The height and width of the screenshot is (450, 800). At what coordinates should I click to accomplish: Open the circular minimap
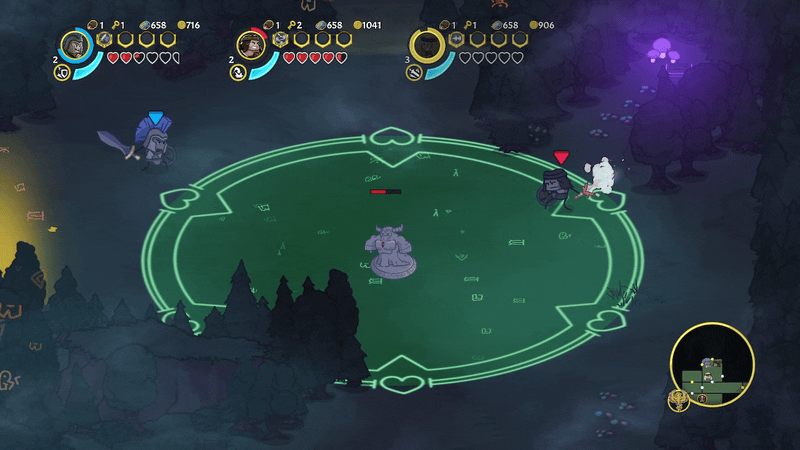[712, 364]
